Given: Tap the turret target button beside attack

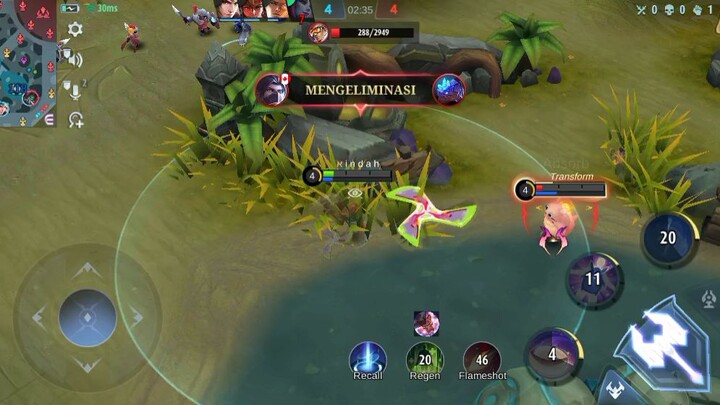Looking at the screenshot, I should click(709, 299).
